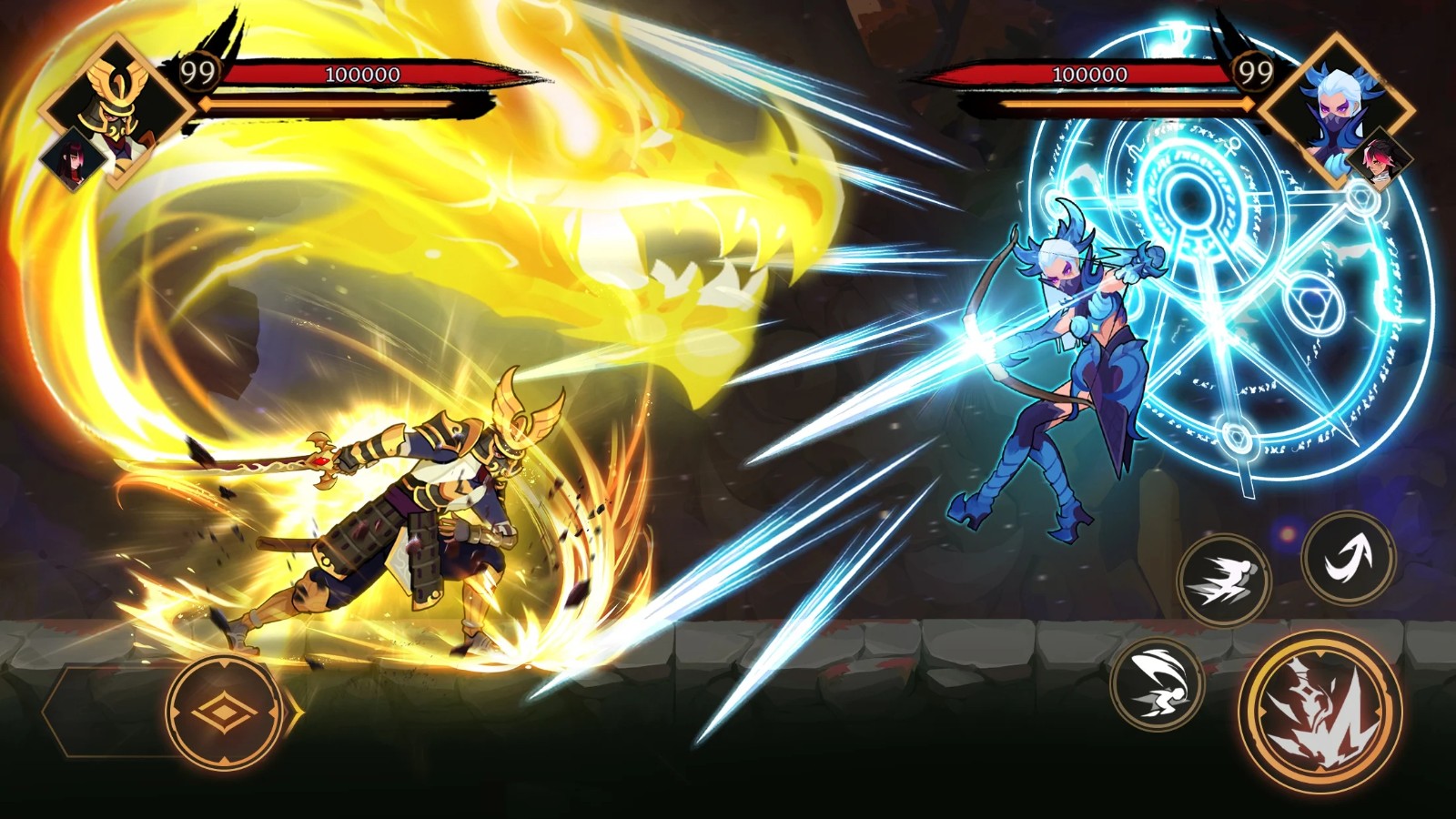Trigger the crouching slash skill

(1158, 684)
